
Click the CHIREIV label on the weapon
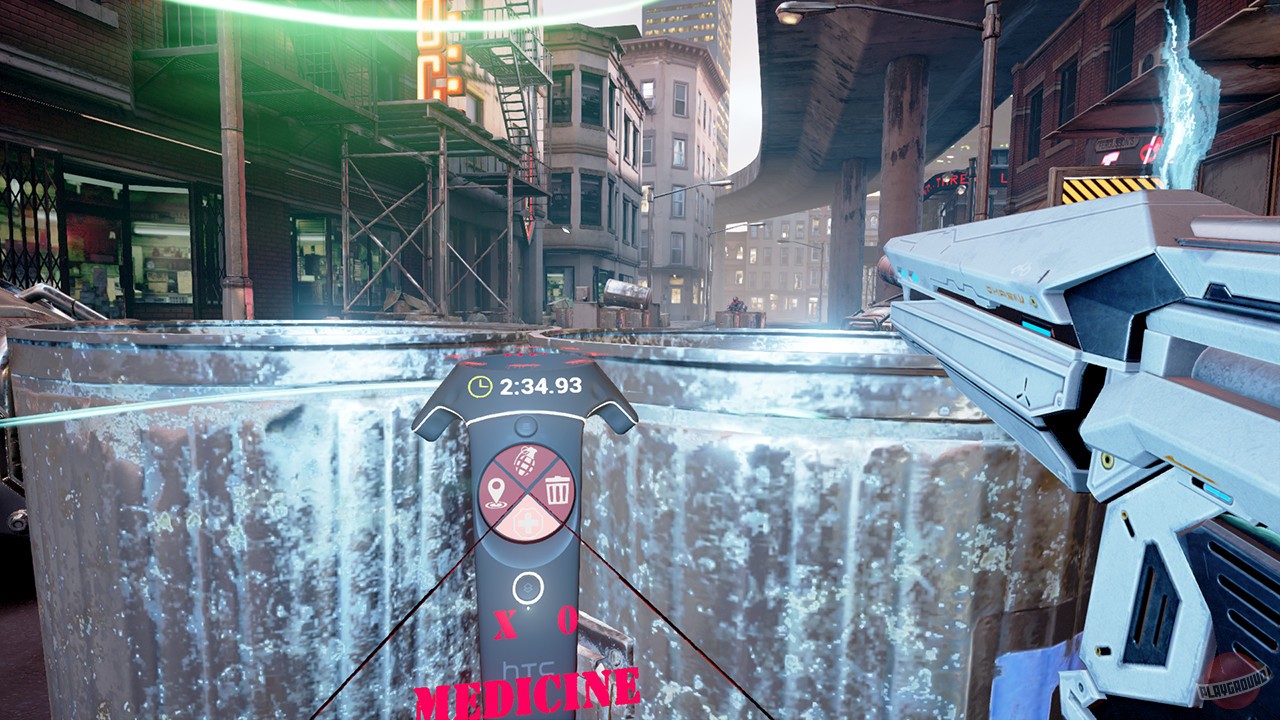(x=1005, y=294)
